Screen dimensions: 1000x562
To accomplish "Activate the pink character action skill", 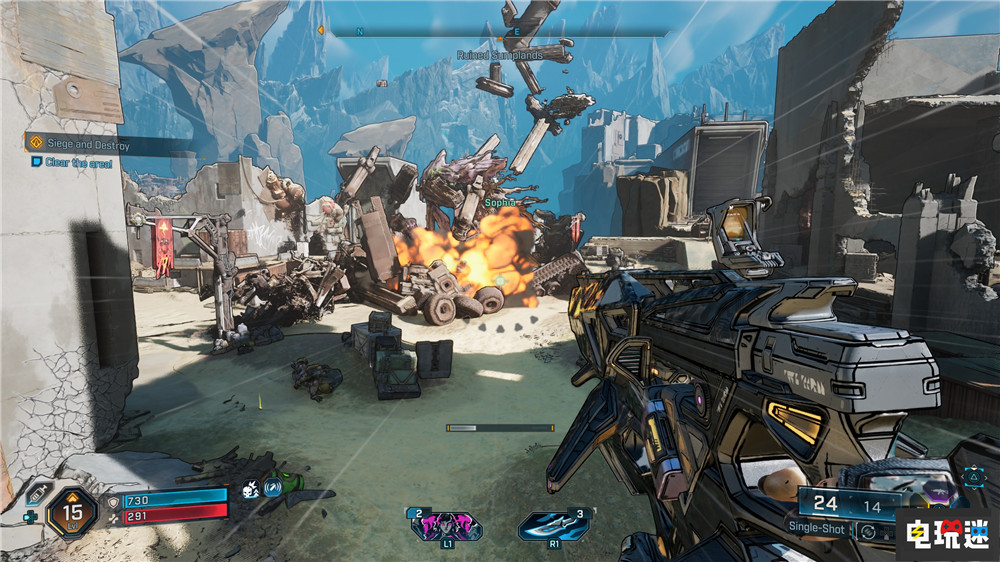I will point(445,525).
